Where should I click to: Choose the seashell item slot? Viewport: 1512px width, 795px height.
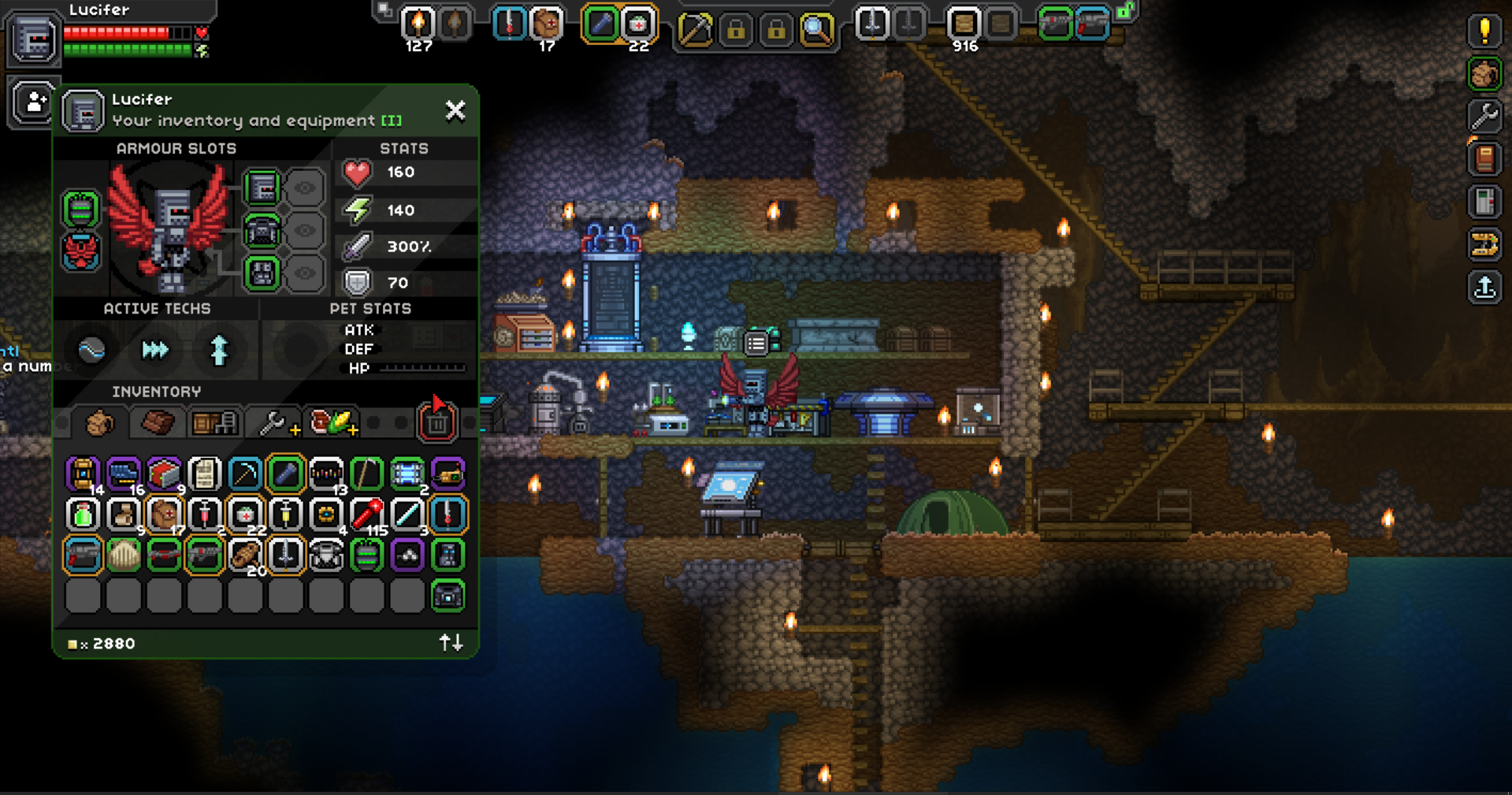pos(124,555)
